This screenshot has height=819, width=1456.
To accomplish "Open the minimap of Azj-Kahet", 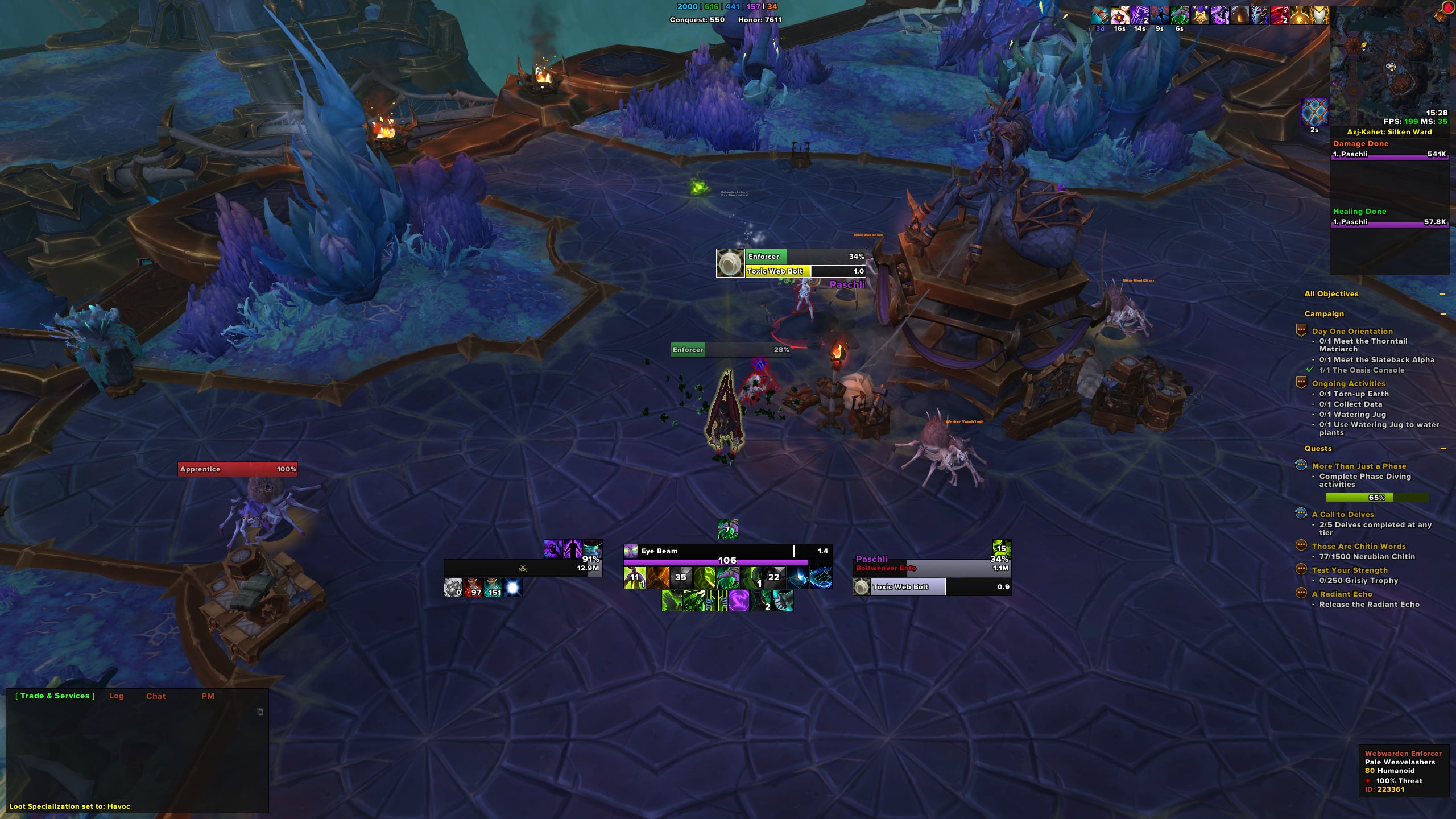I will 1389,67.
